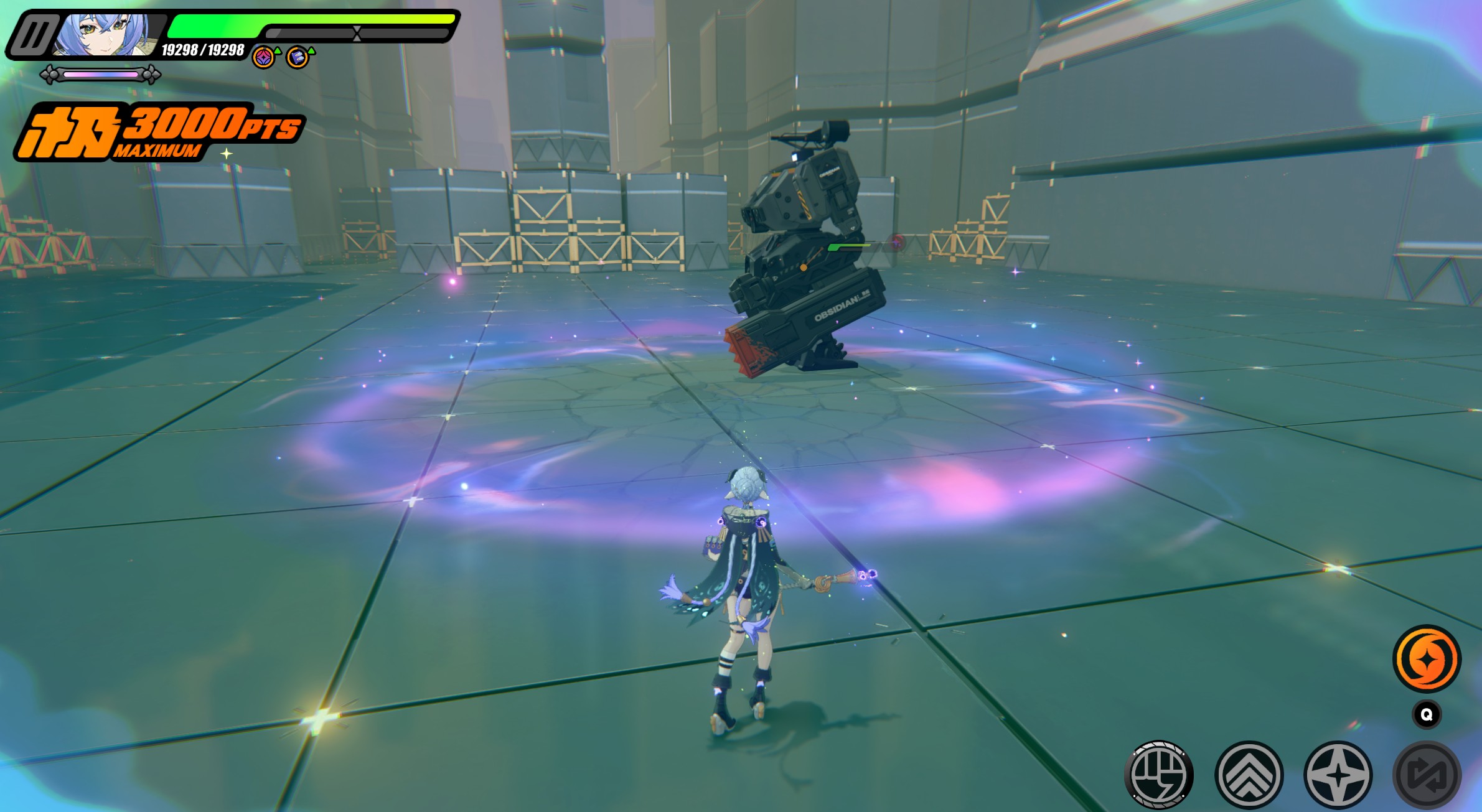Image resolution: width=1482 pixels, height=812 pixels.
Task: Trigger the four-point star special attack
Action: tap(1338, 775)
